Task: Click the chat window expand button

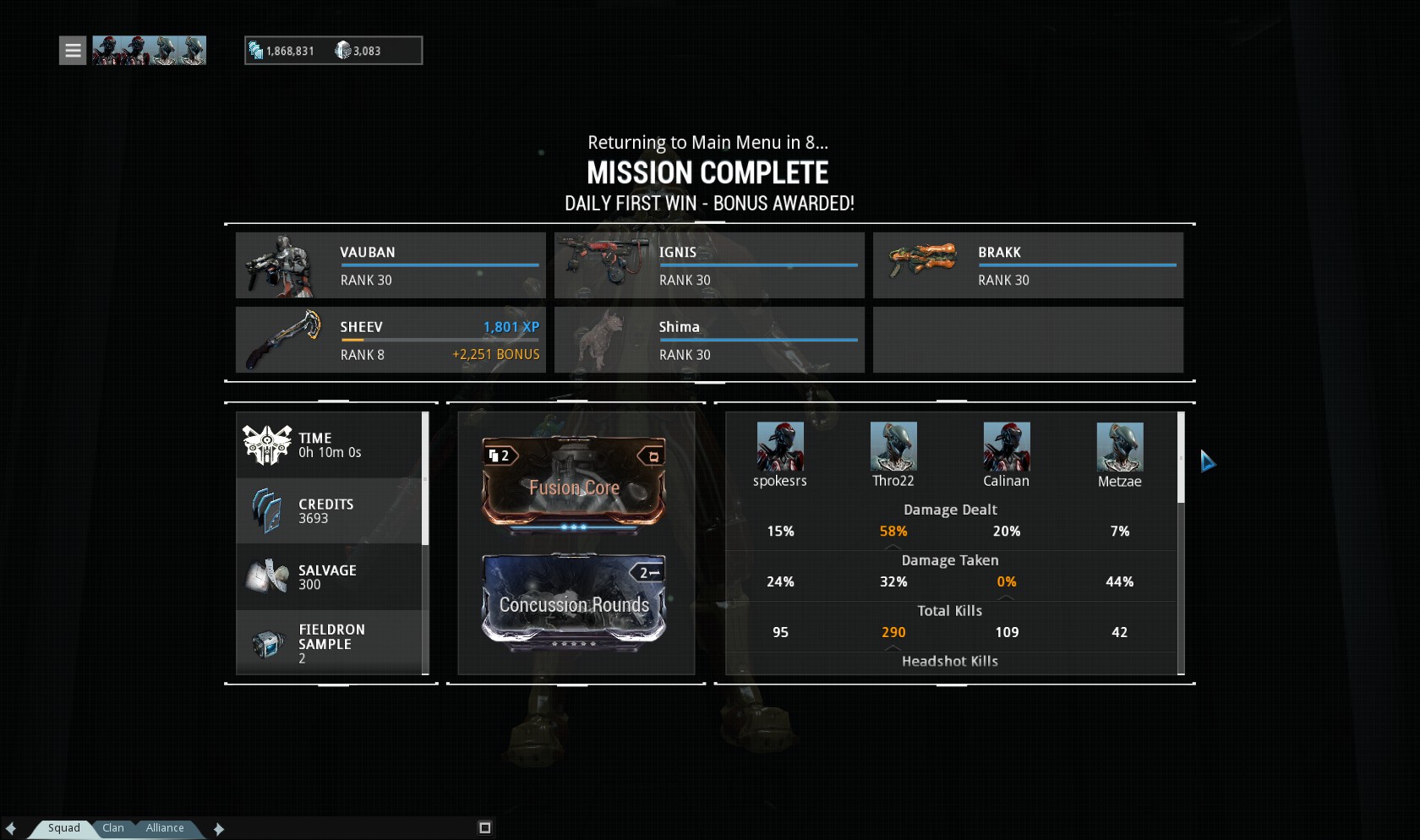Action: 485,828
